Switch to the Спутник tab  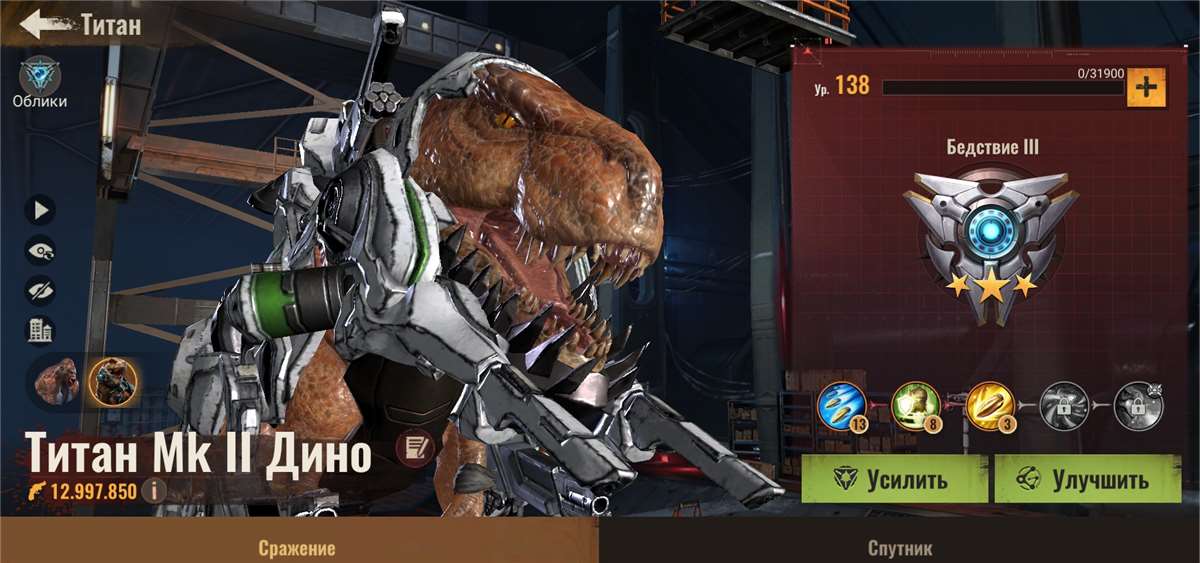pos(899,548)
